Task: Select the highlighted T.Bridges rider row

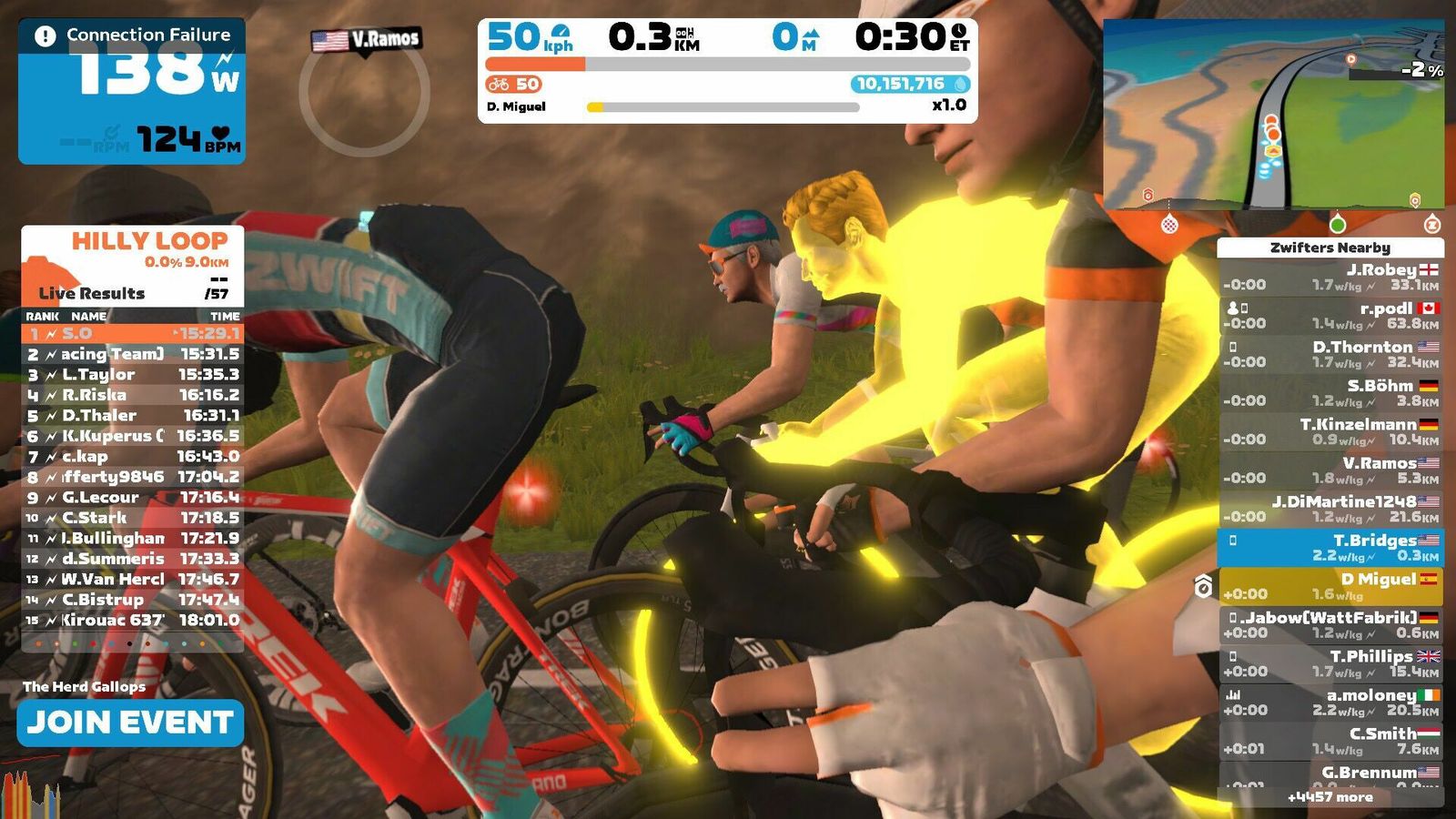Action: coord(1330,547)
